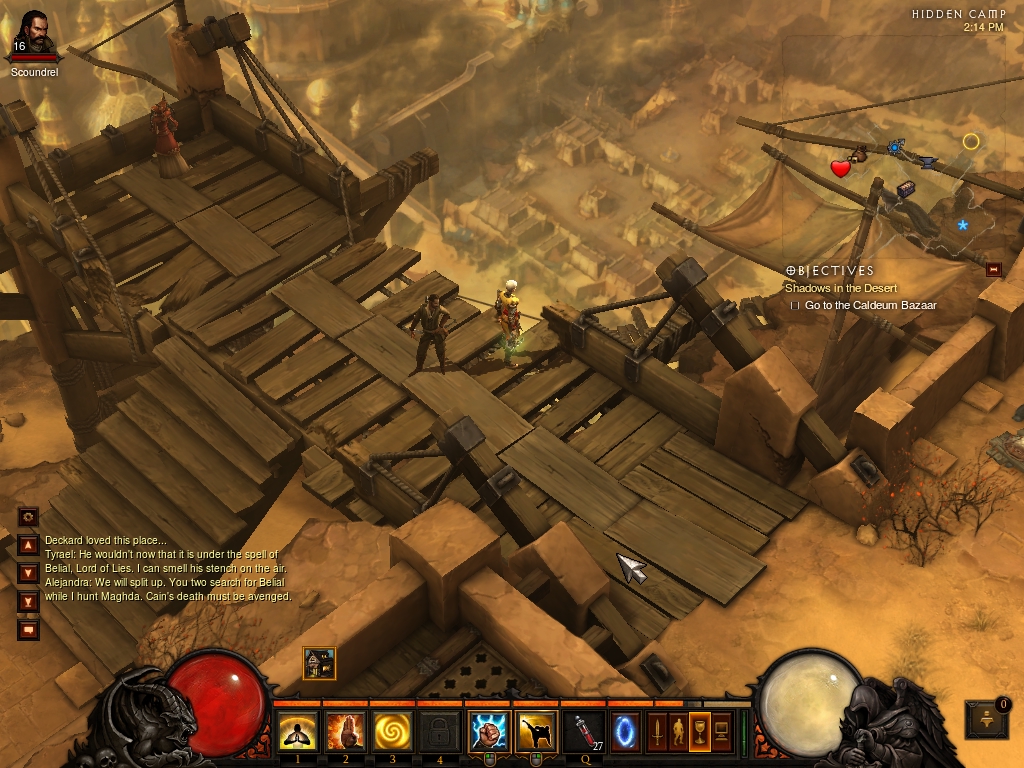The width and height of the screenshot is (1024, 768).
Task: Jump to the newest chat message
Action: pos(28,602)
